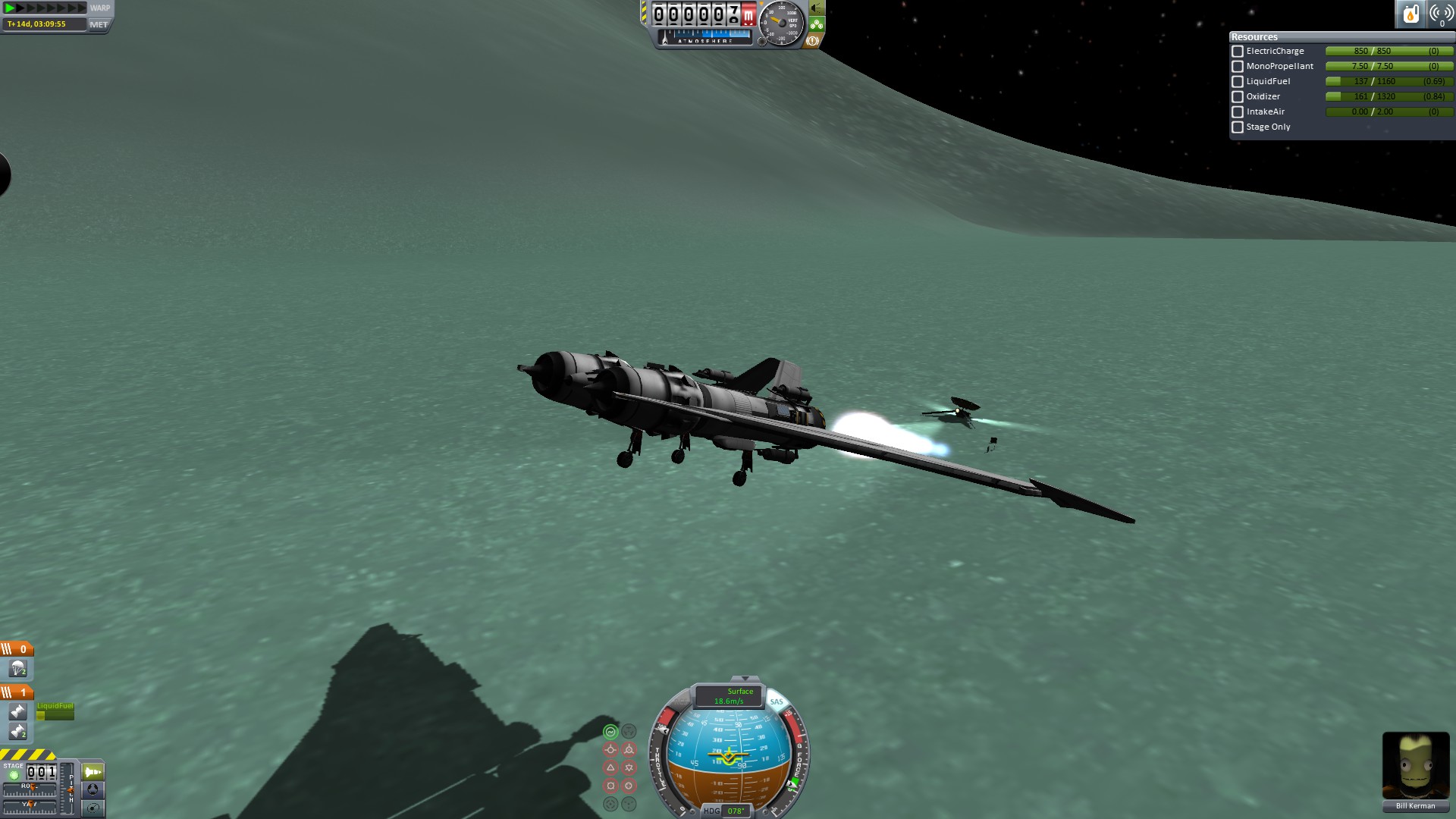The width and height of the screenshot is (1456, 819).
Task: Select the LiquidFuel resource checkbox
Action: (1238, 82)
